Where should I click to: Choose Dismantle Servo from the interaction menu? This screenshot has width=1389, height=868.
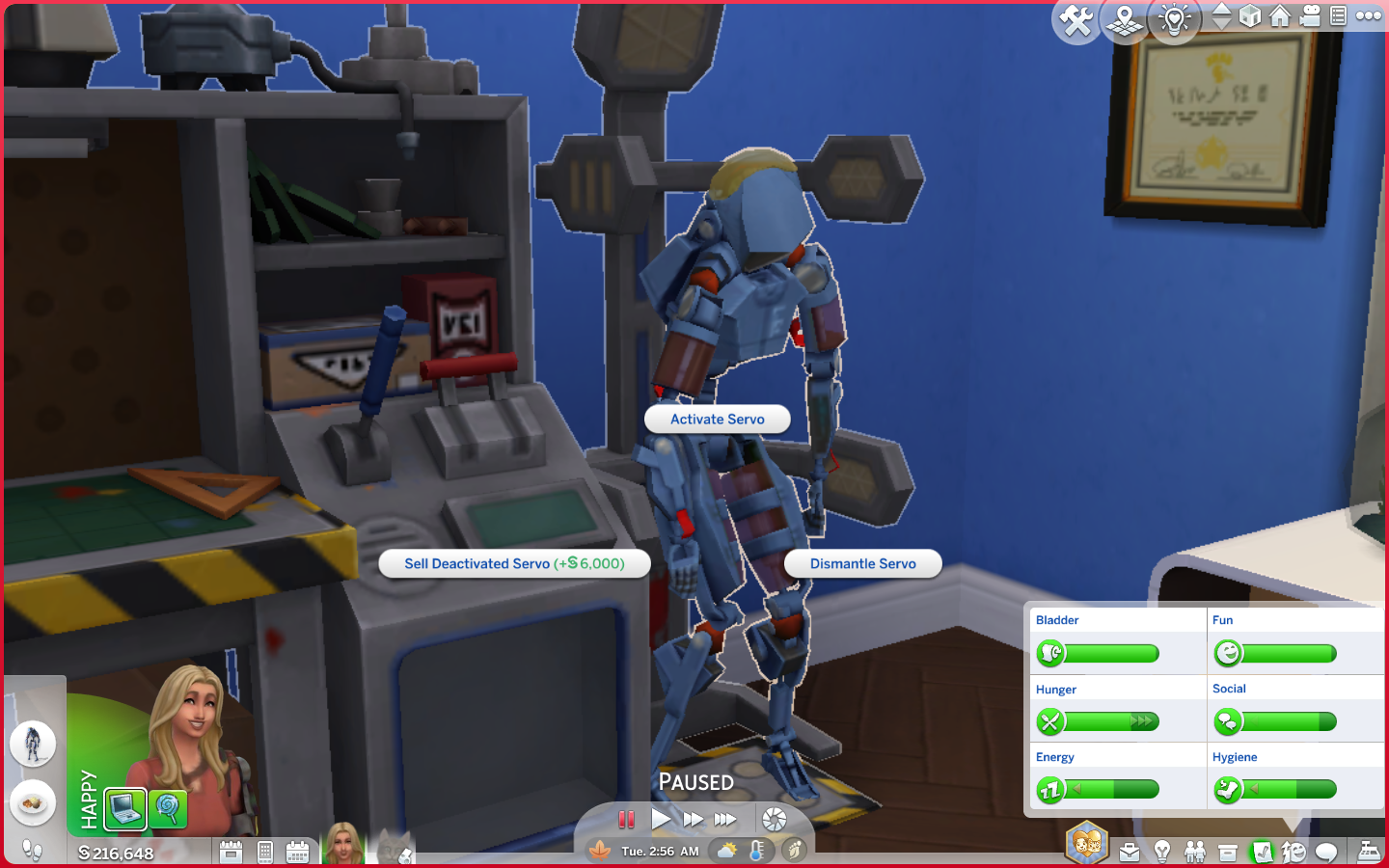(x=862, y=563)
